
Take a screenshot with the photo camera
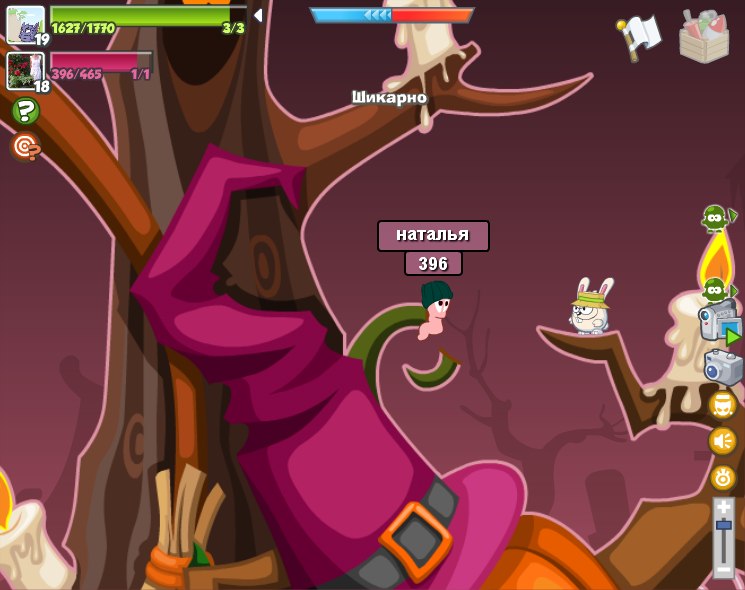click(x=722, y=367)
